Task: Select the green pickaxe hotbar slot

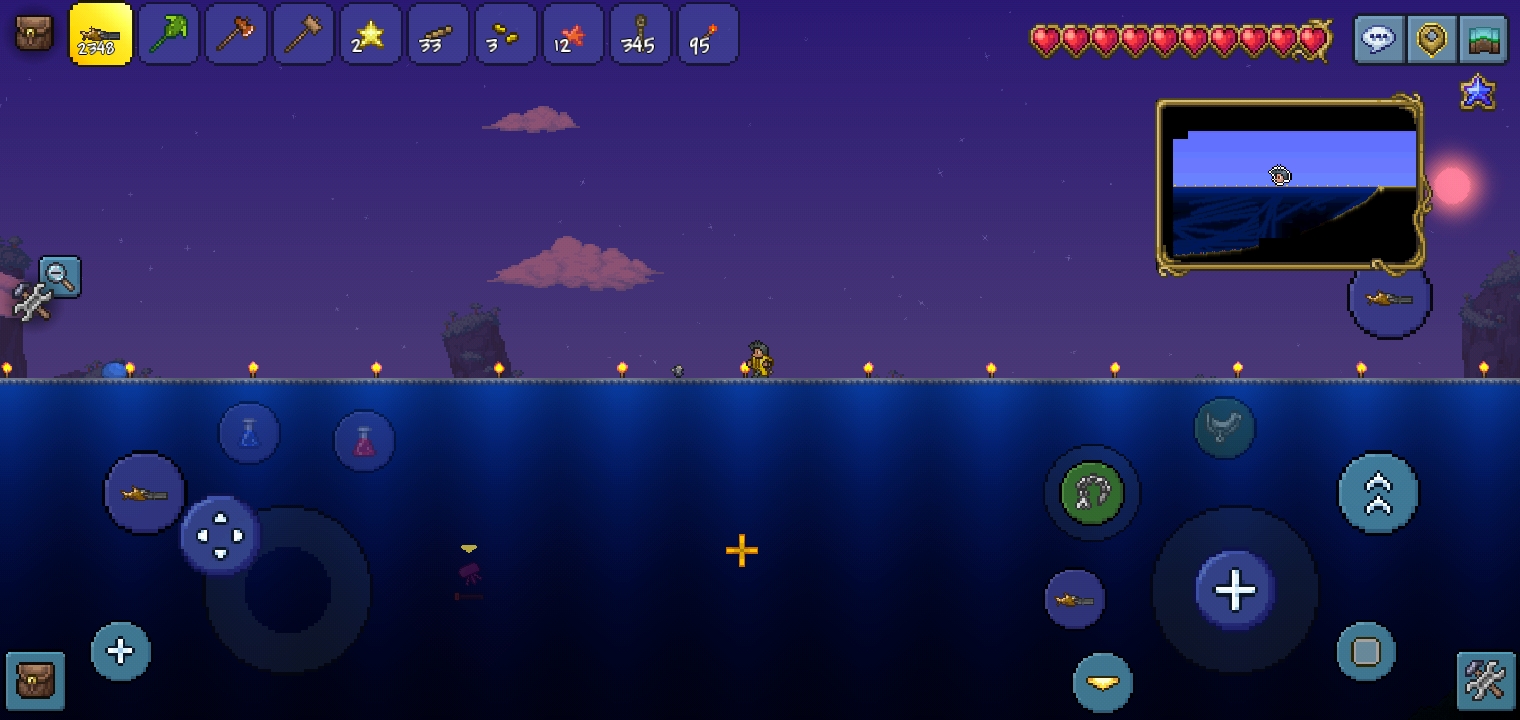Action: tap(168, 33)
